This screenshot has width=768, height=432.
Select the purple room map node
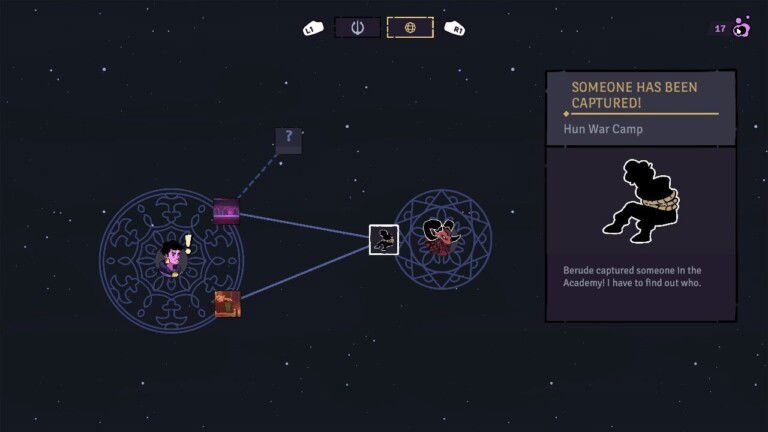tap(227, 211)
